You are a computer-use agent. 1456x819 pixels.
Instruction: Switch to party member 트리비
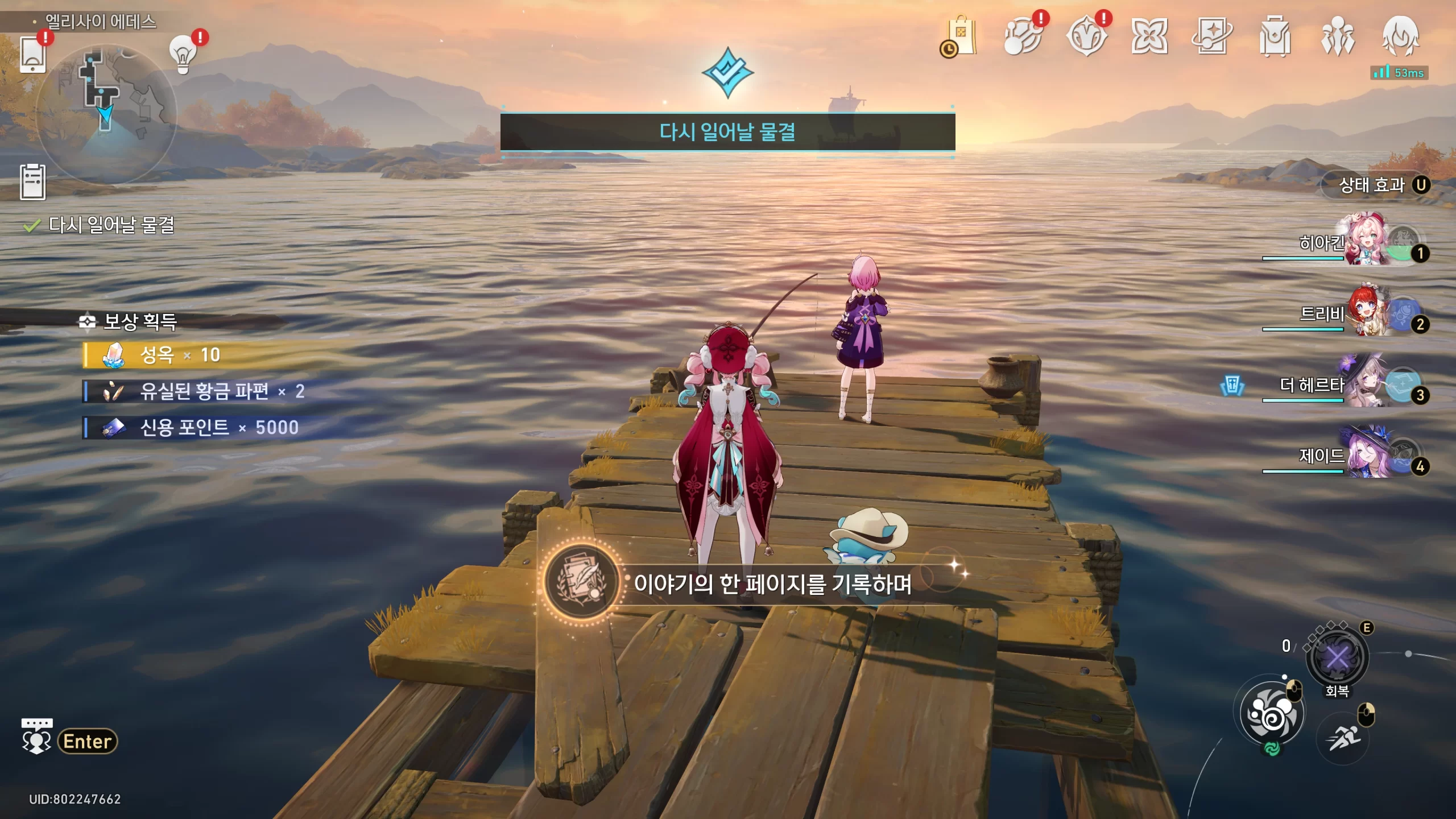tap(1365, 313)
